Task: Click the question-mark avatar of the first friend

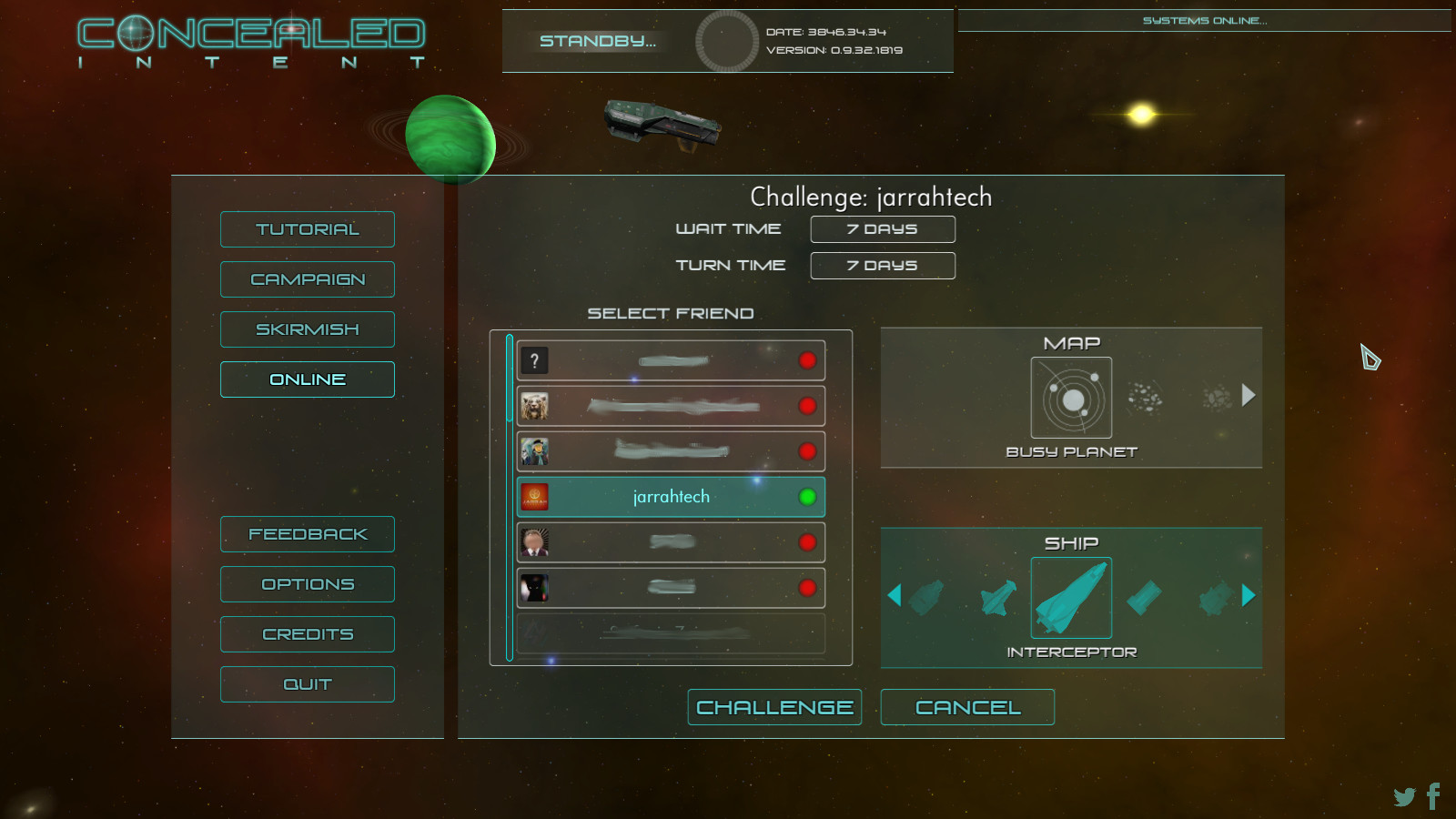Action: pos(534,360)
